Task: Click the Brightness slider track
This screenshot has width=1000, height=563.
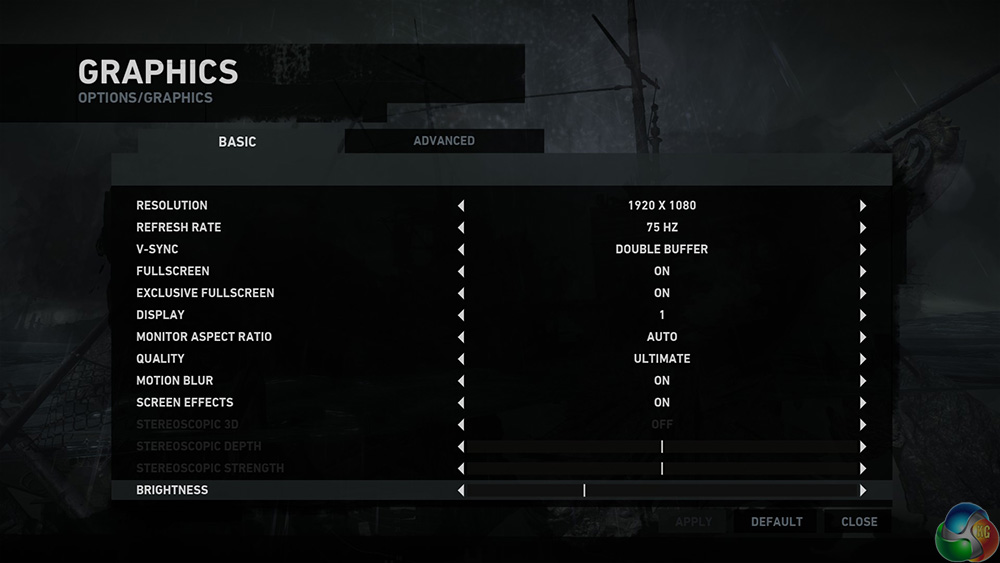Action: [661, 491]
